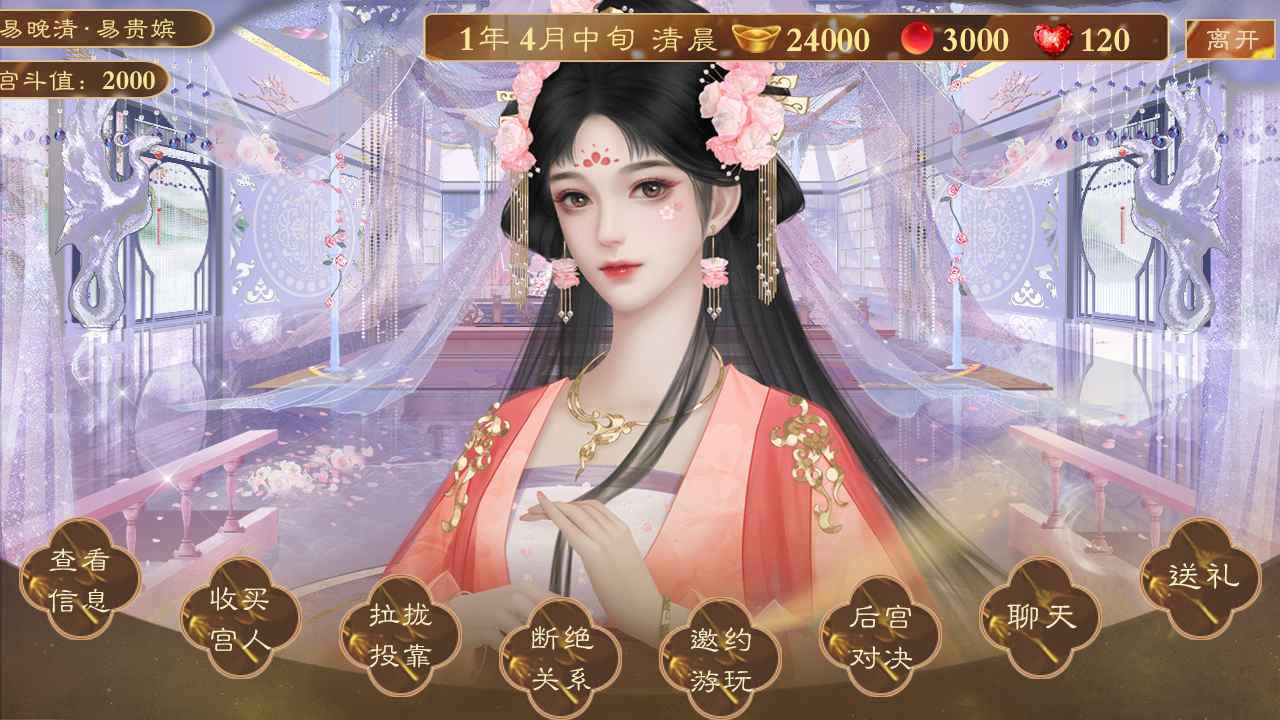Screen dimensions: 1280x720
Task: Choose 断绝关系 to sever relations
Action: point(560,657)
